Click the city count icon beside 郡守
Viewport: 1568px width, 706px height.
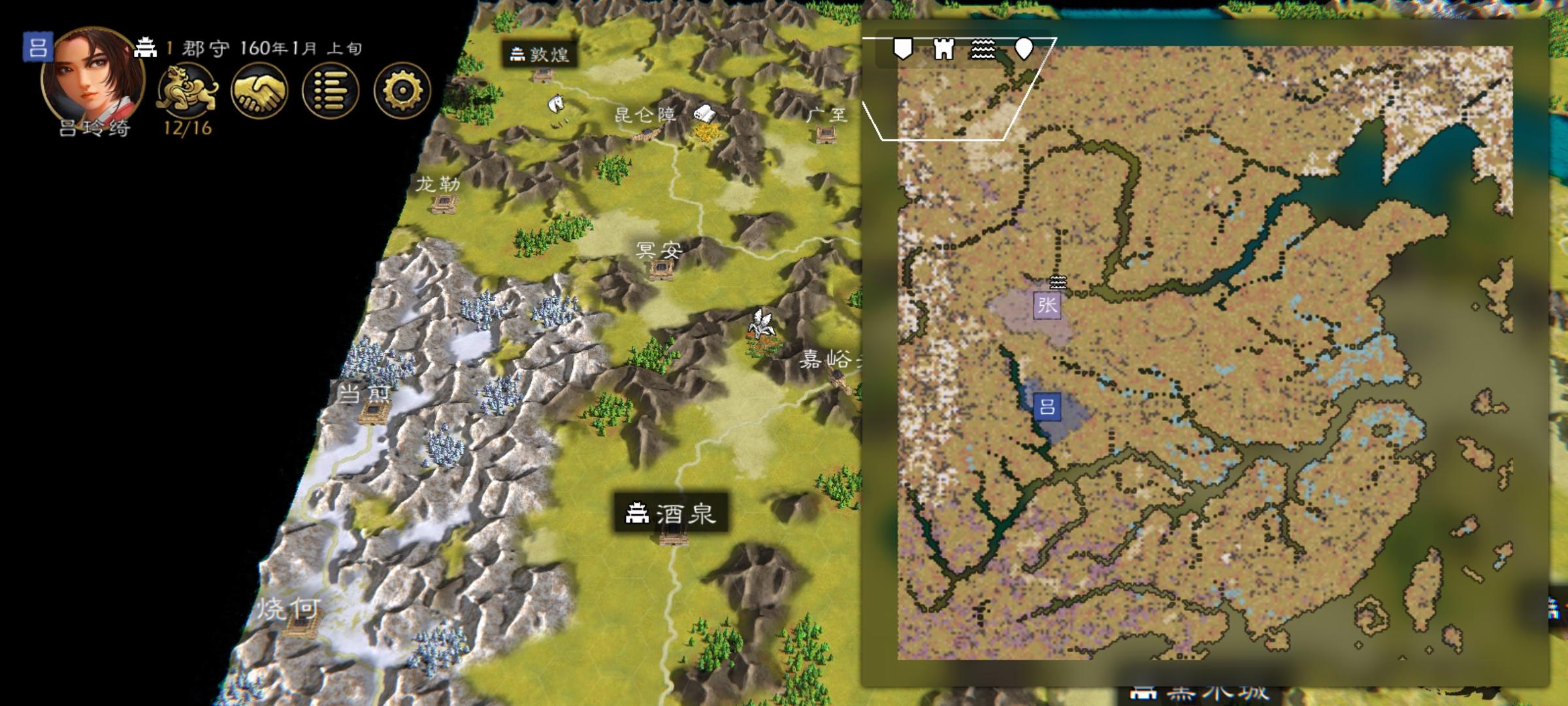click(145, 47)
